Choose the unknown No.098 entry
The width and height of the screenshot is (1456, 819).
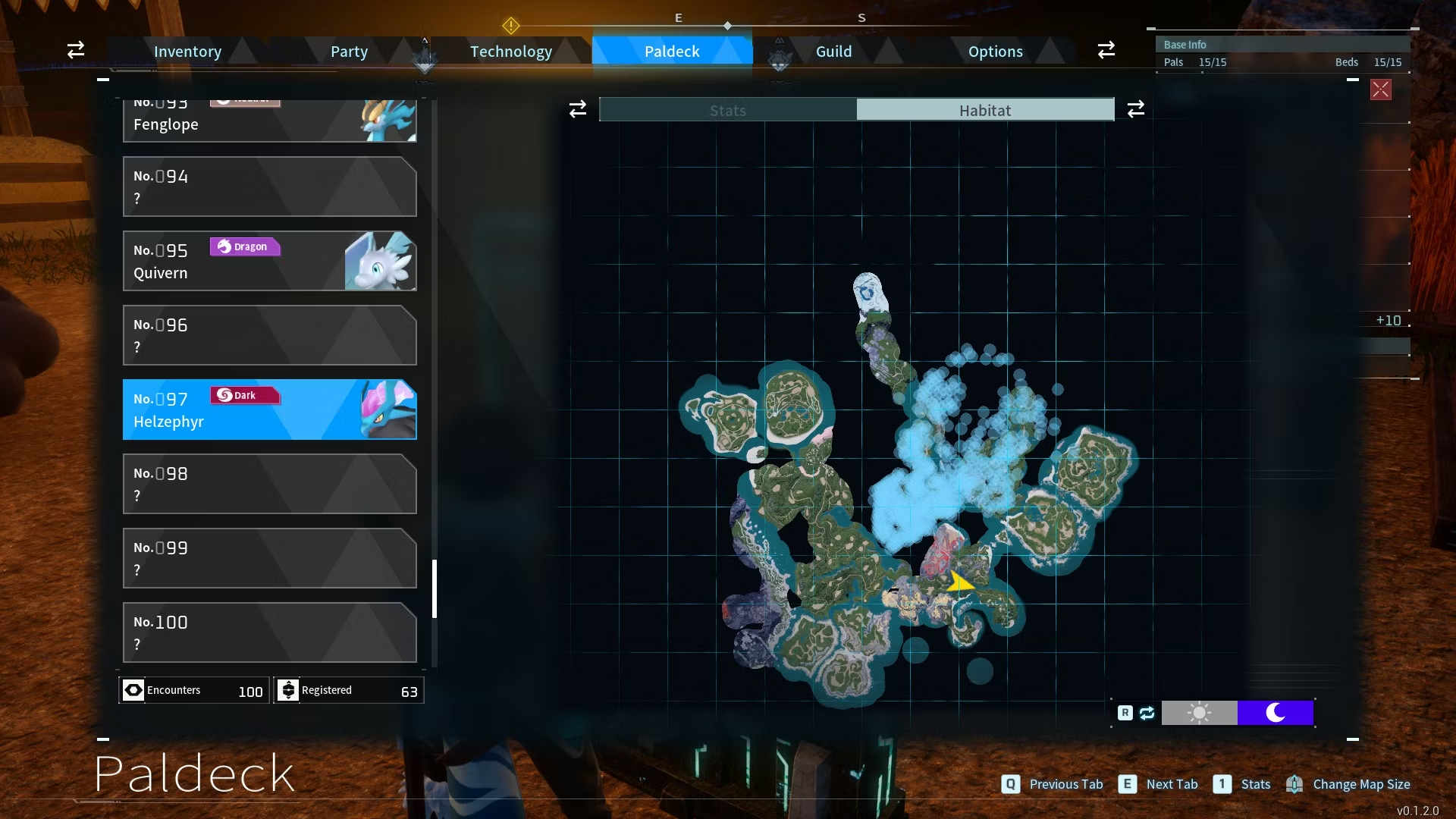pyautogui.click(x=269, y=484)
